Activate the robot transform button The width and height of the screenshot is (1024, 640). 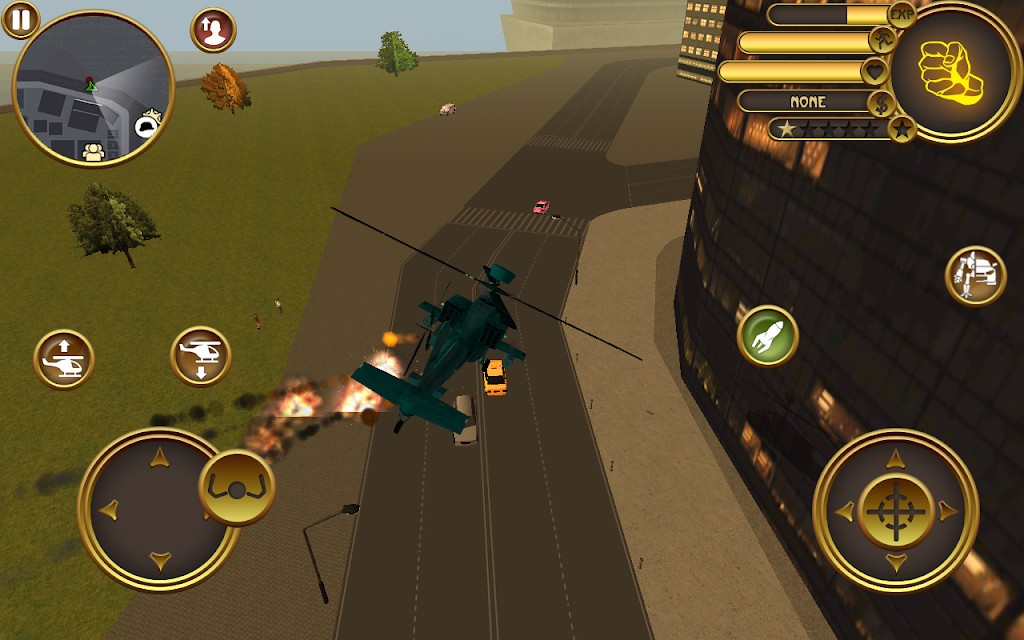(x=976, y=275)
